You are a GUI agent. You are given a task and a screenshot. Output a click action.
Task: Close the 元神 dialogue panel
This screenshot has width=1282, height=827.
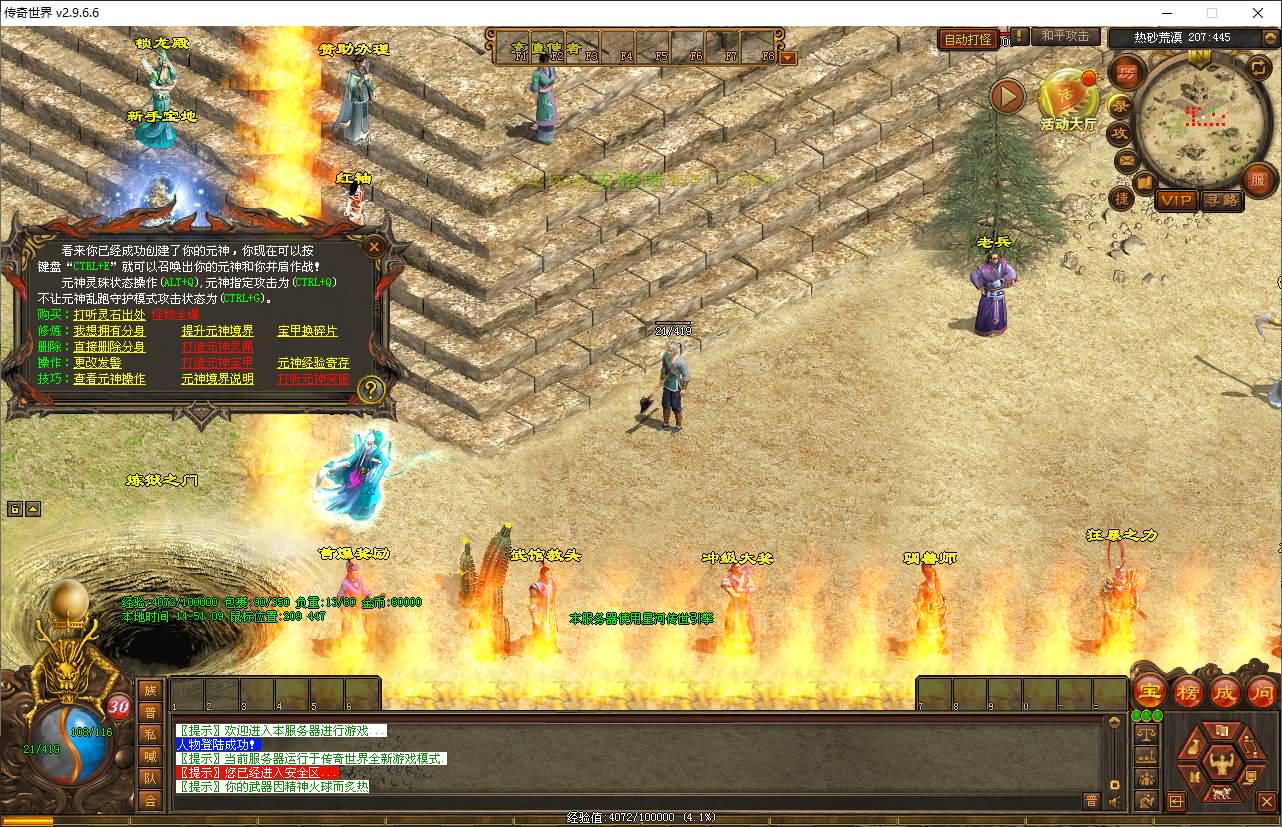click(374, 246)
